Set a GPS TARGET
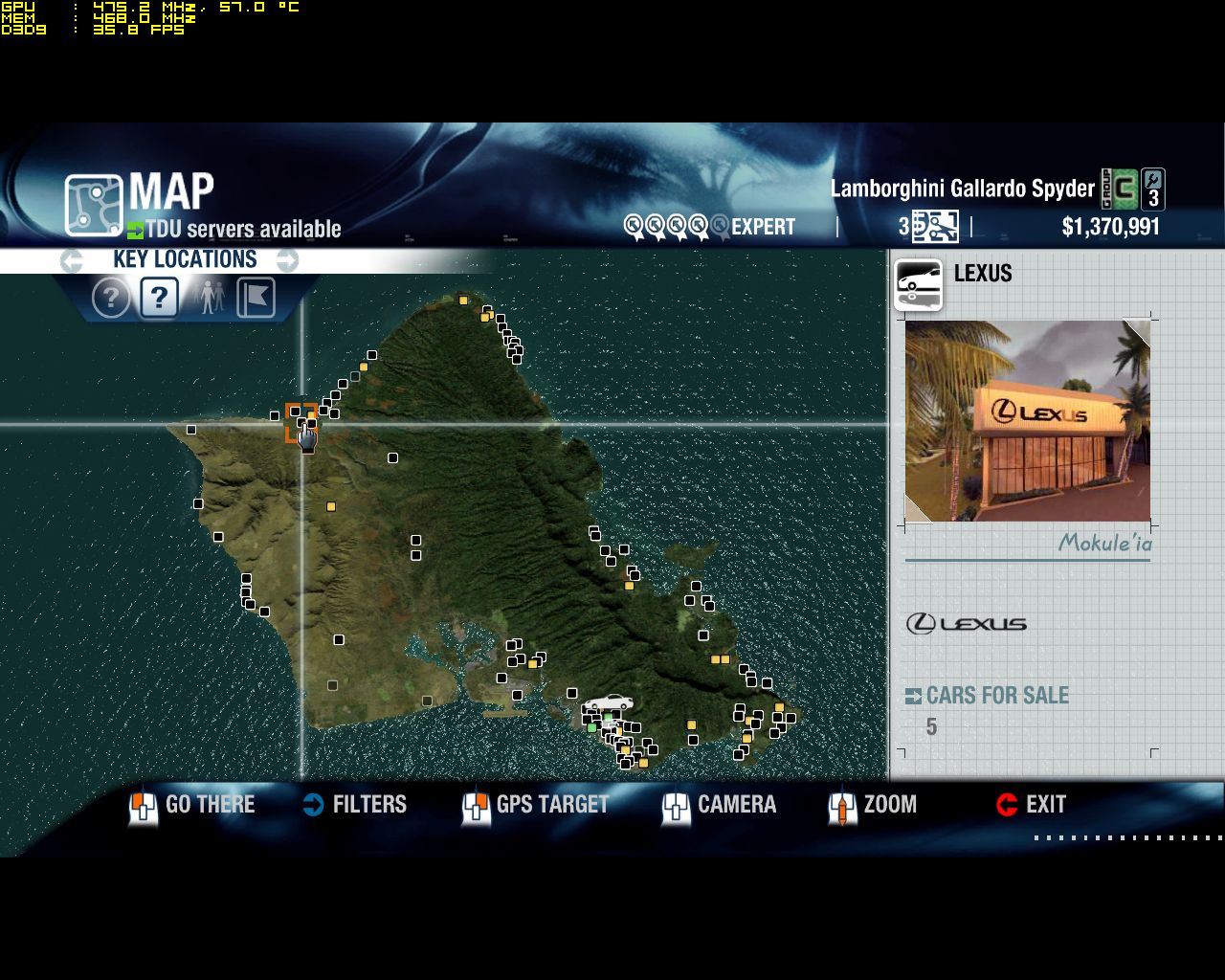Screen dimensions: 1225x980 [x=536, y=805]
